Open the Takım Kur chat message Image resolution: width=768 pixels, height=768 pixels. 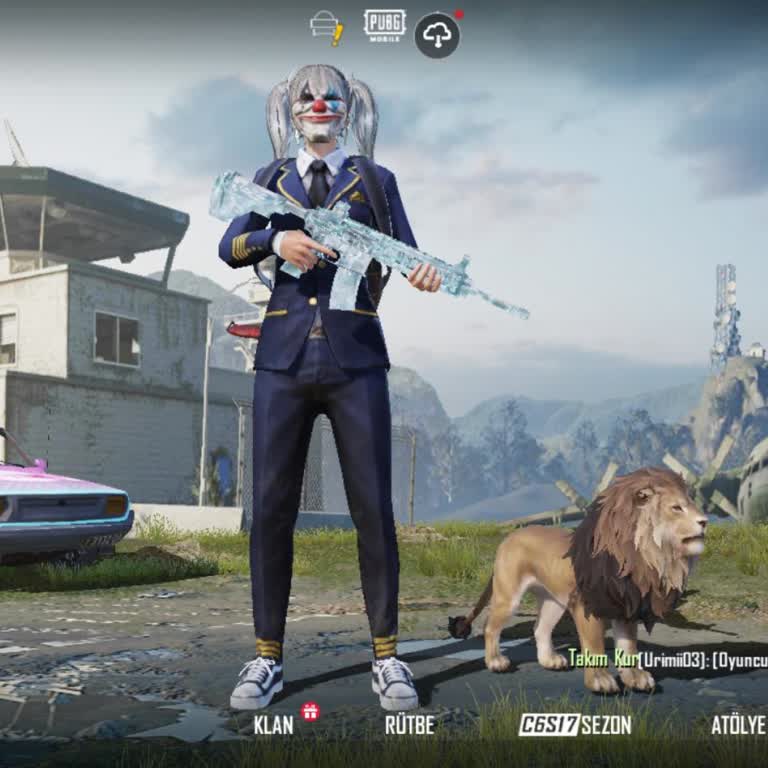[667, 660]
